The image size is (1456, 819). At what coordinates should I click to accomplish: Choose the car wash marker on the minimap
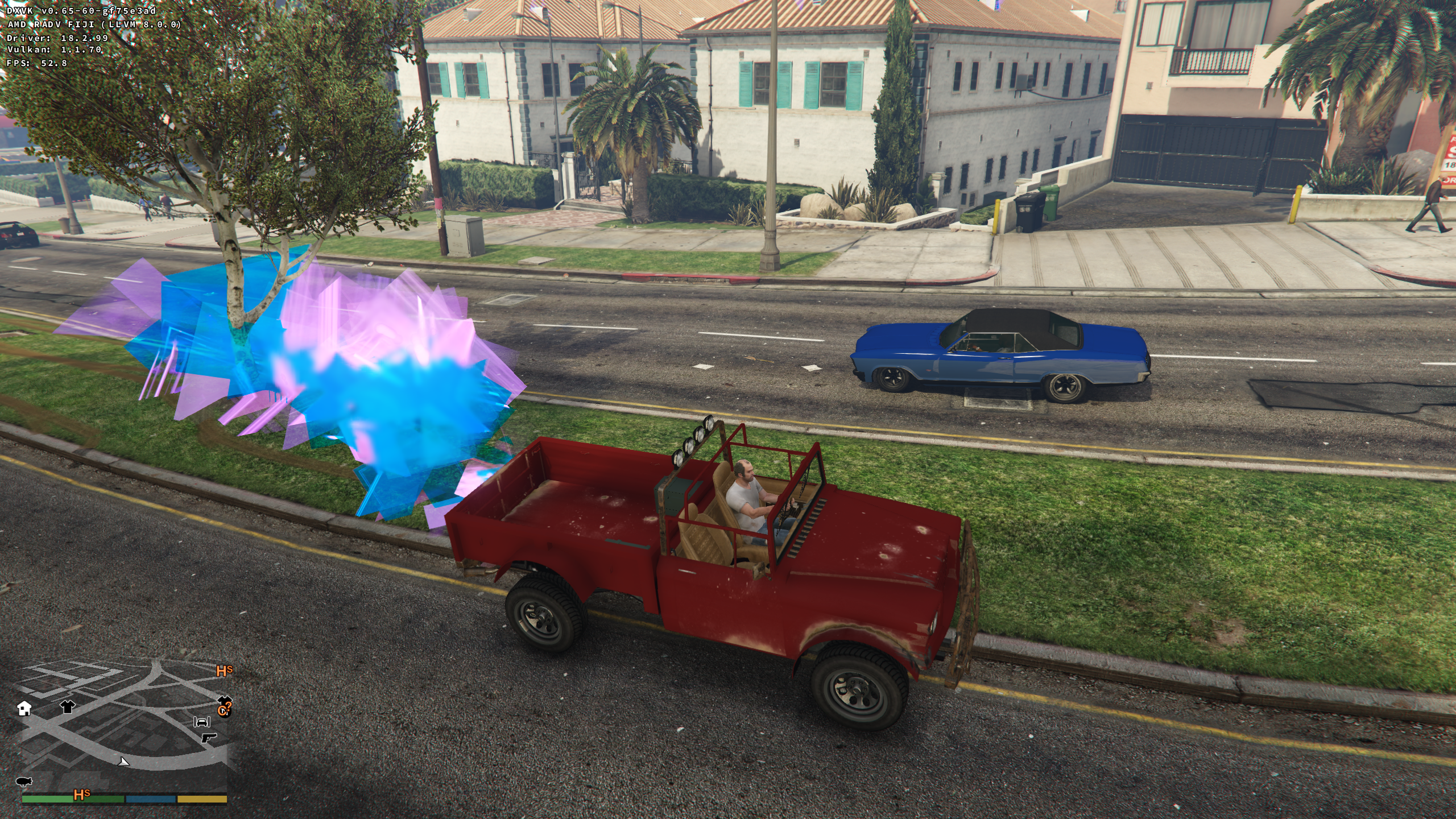point(202,722)
